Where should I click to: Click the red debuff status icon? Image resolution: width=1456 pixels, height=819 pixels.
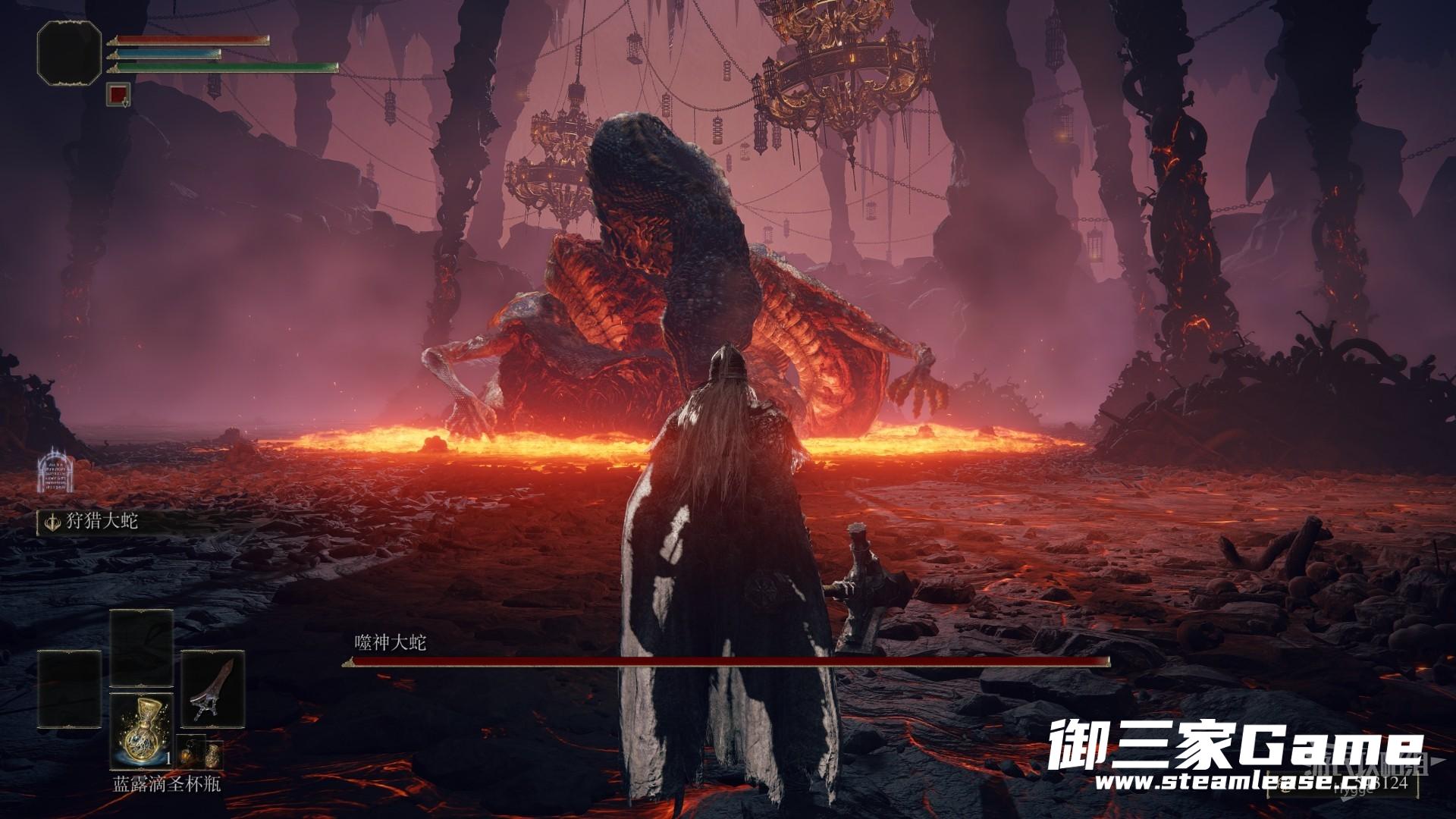point(118,93)
